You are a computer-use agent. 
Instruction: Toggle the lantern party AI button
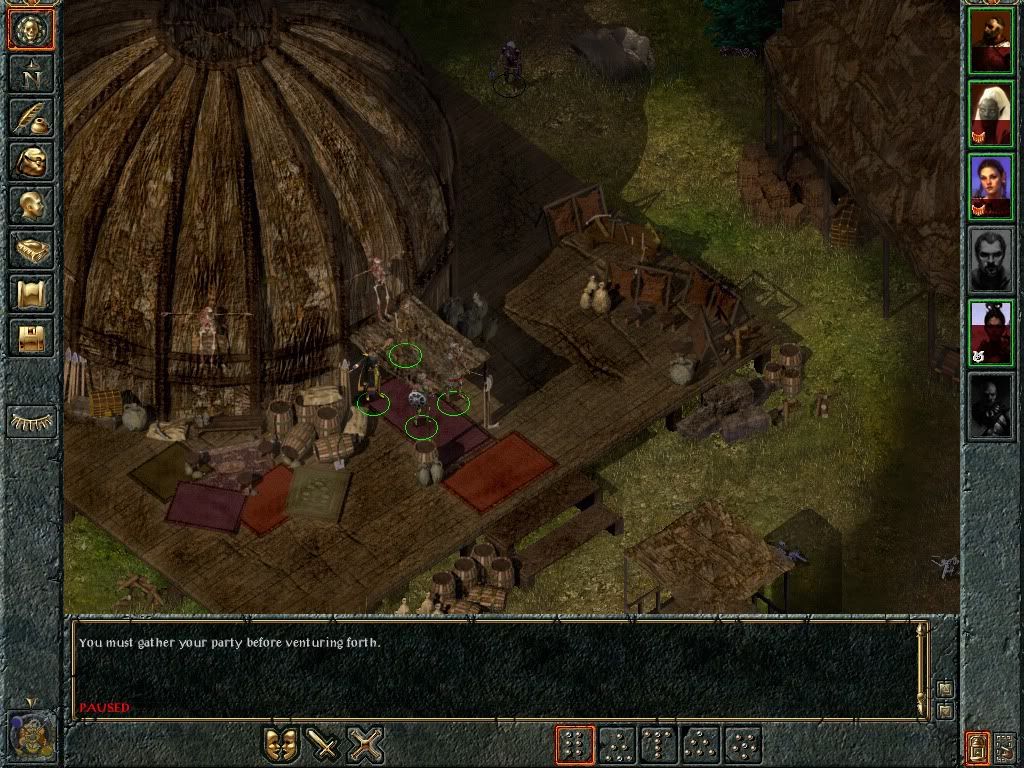(977, 746)
